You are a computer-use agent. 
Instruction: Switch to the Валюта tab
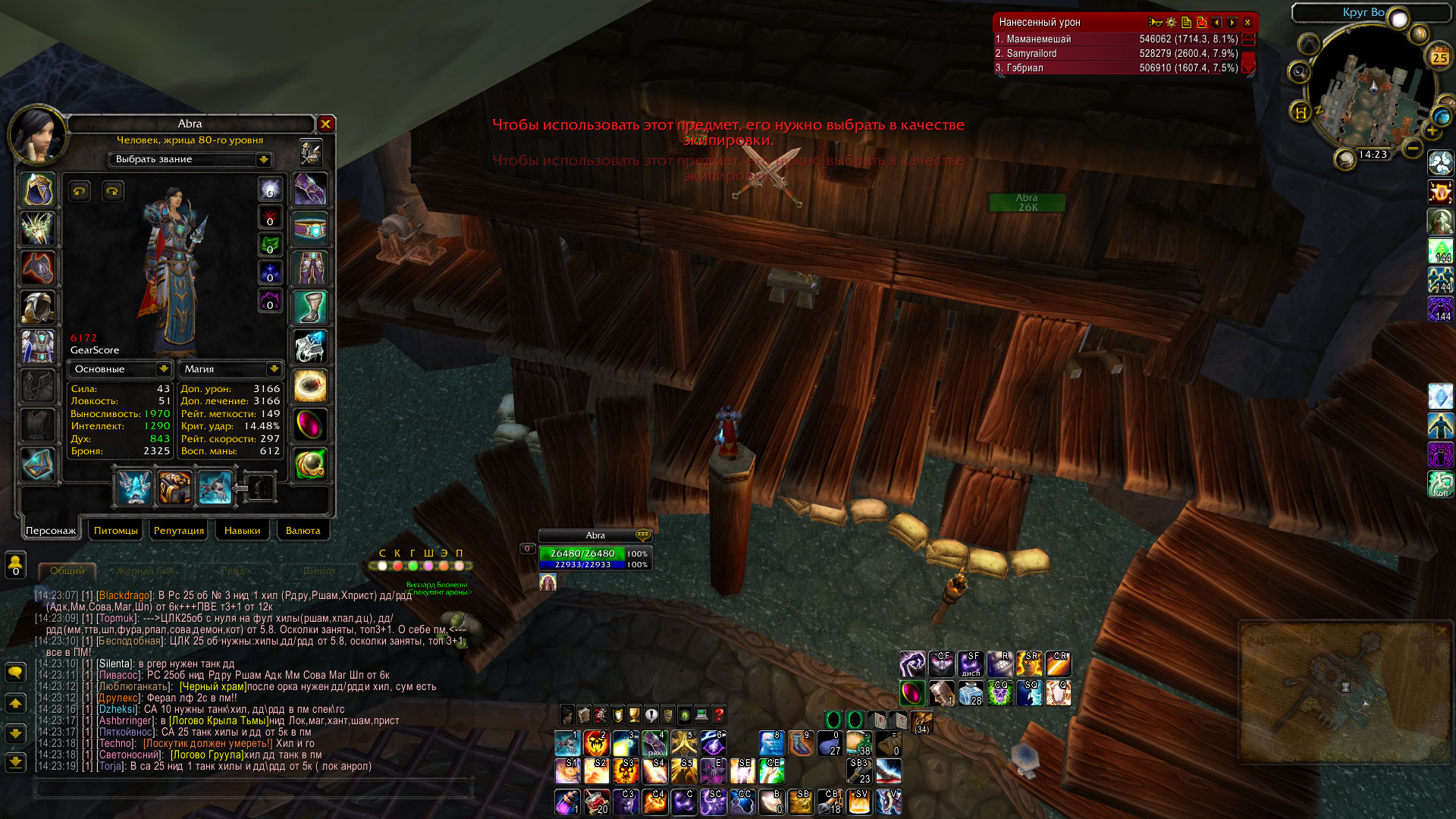(303, 530)
